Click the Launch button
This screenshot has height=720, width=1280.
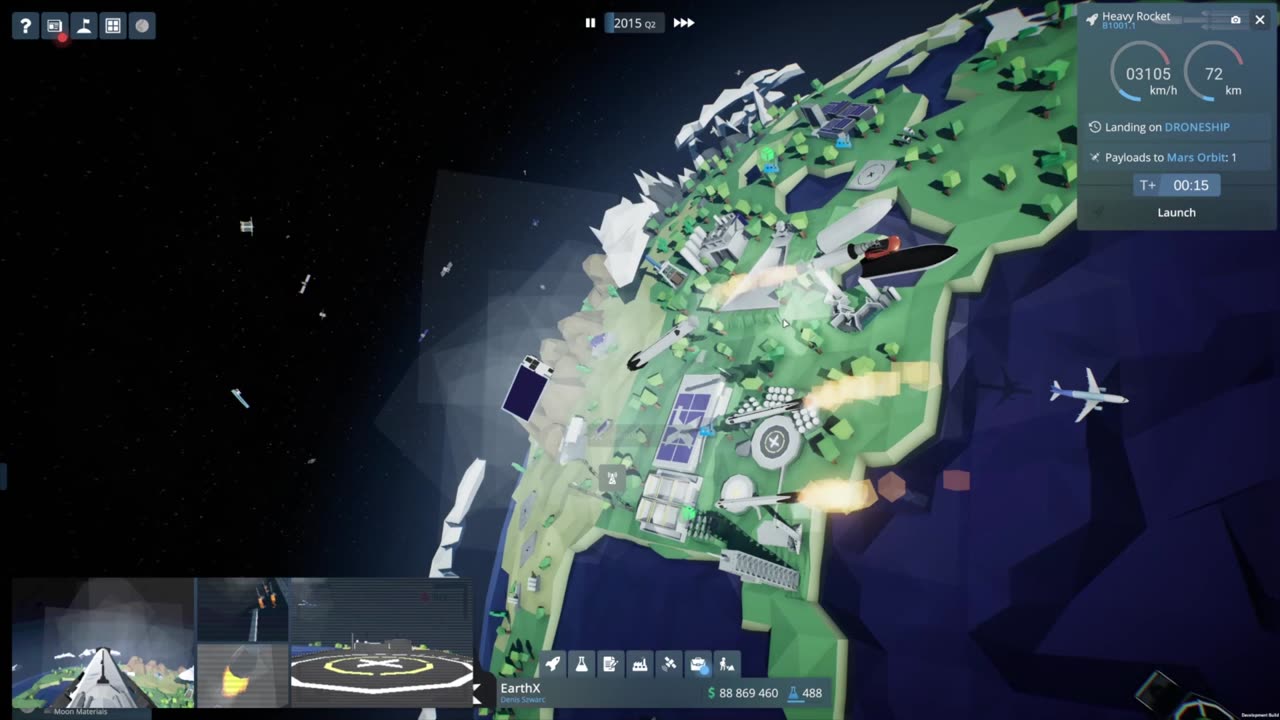tap(1176, 212)
